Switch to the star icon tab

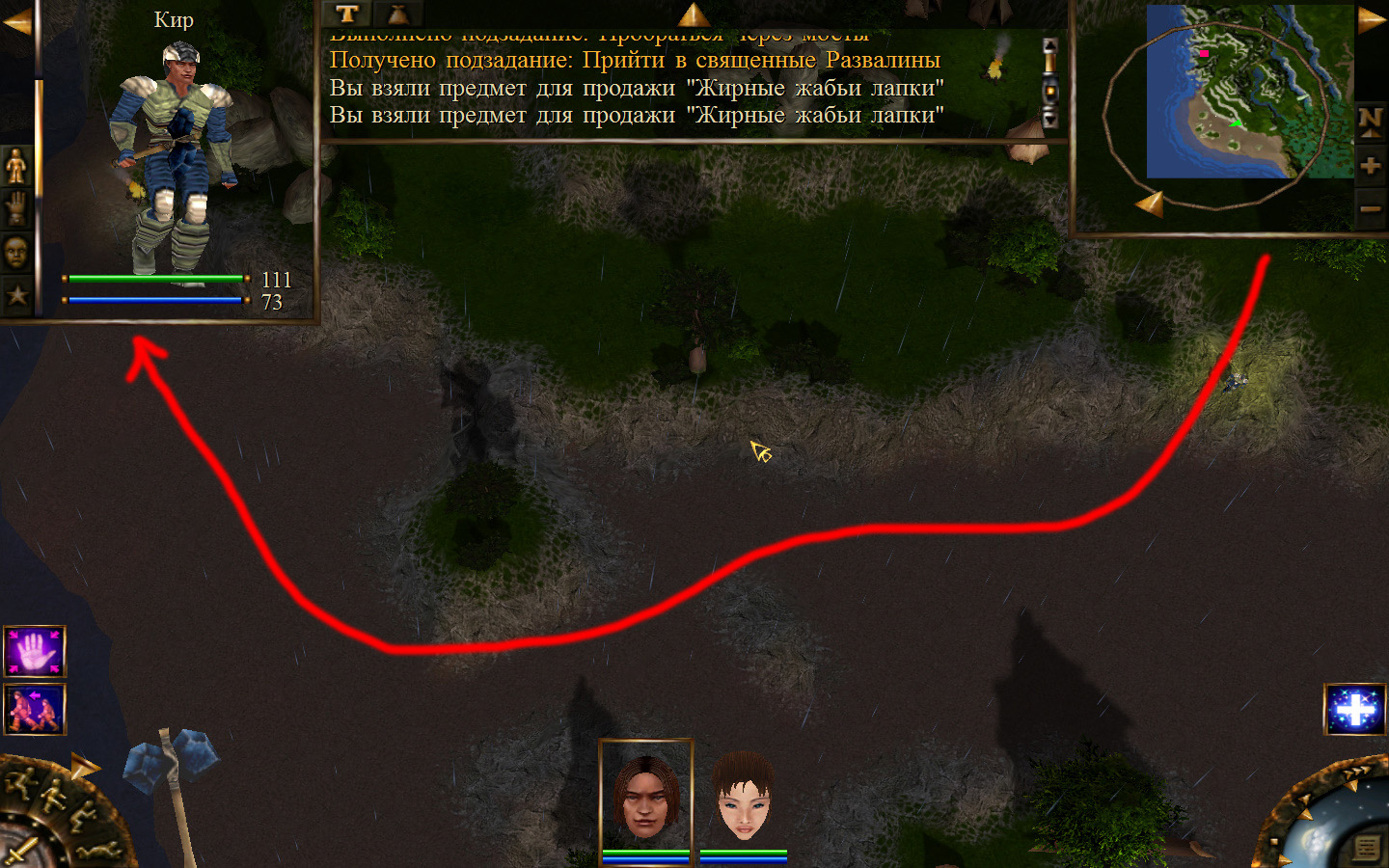click(16, 296)
